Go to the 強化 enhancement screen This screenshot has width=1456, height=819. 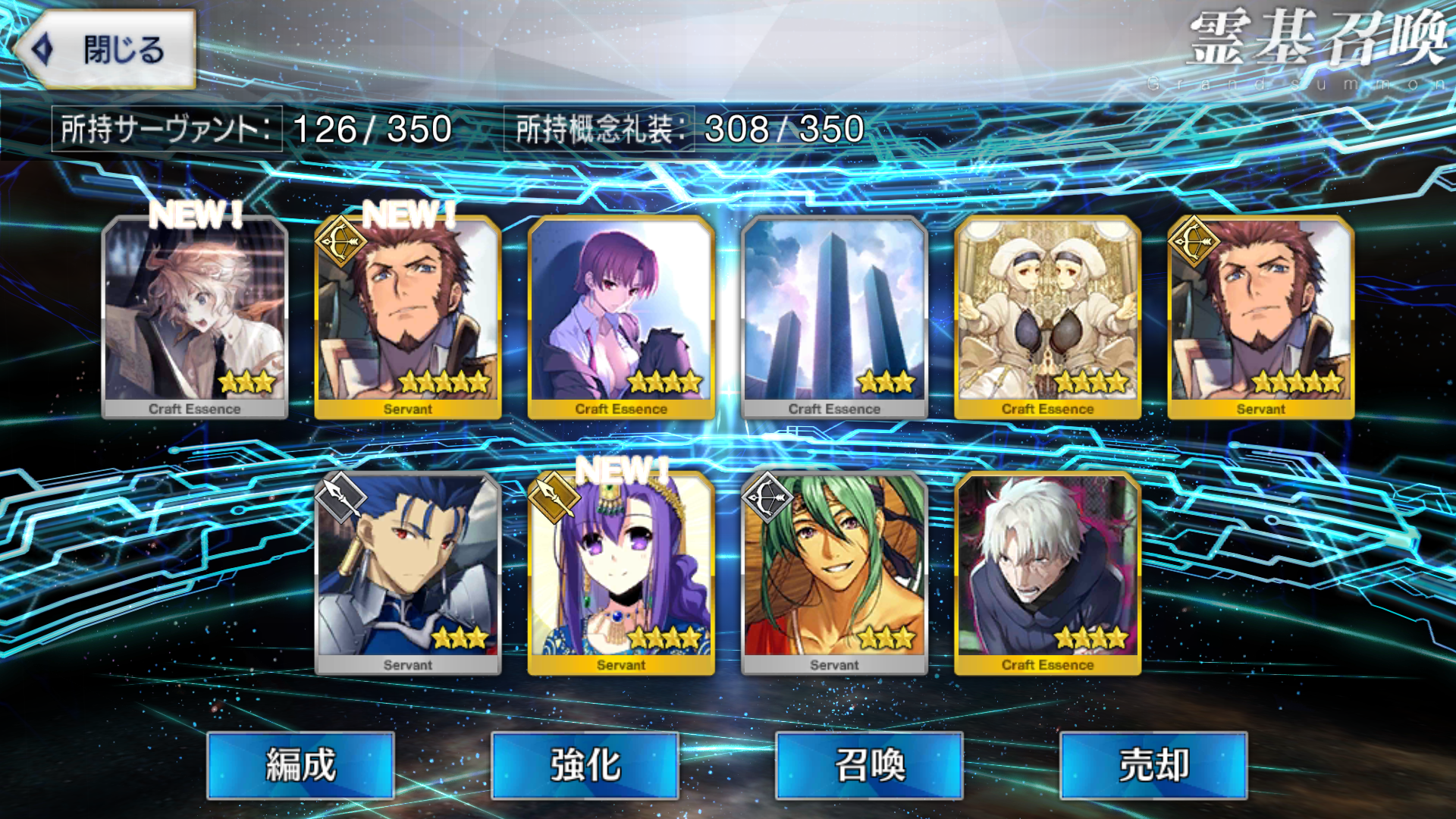point(585,764)
